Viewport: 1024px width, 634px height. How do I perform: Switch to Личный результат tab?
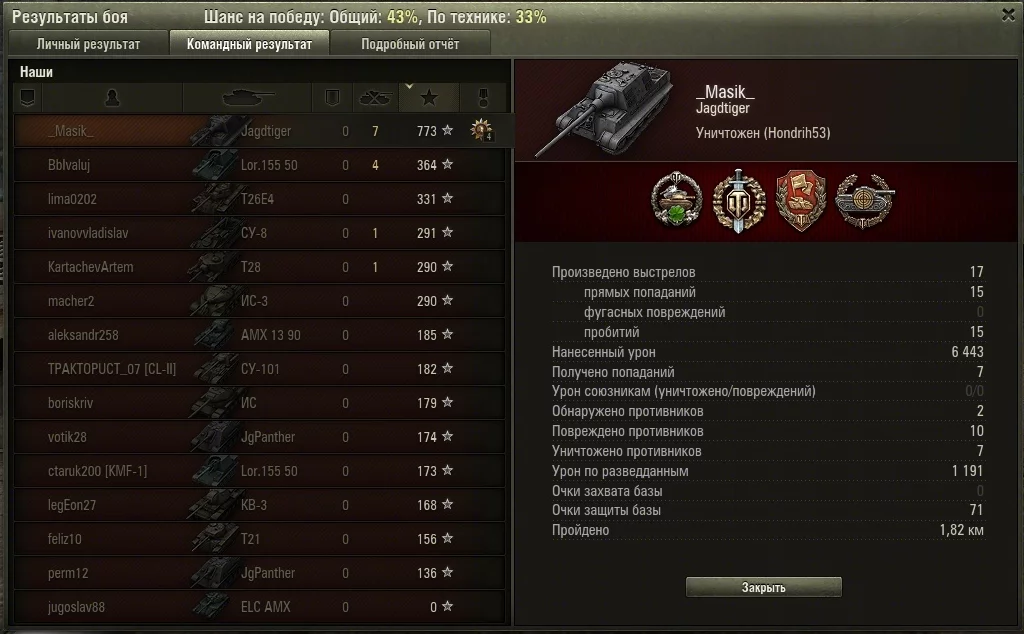88,43
